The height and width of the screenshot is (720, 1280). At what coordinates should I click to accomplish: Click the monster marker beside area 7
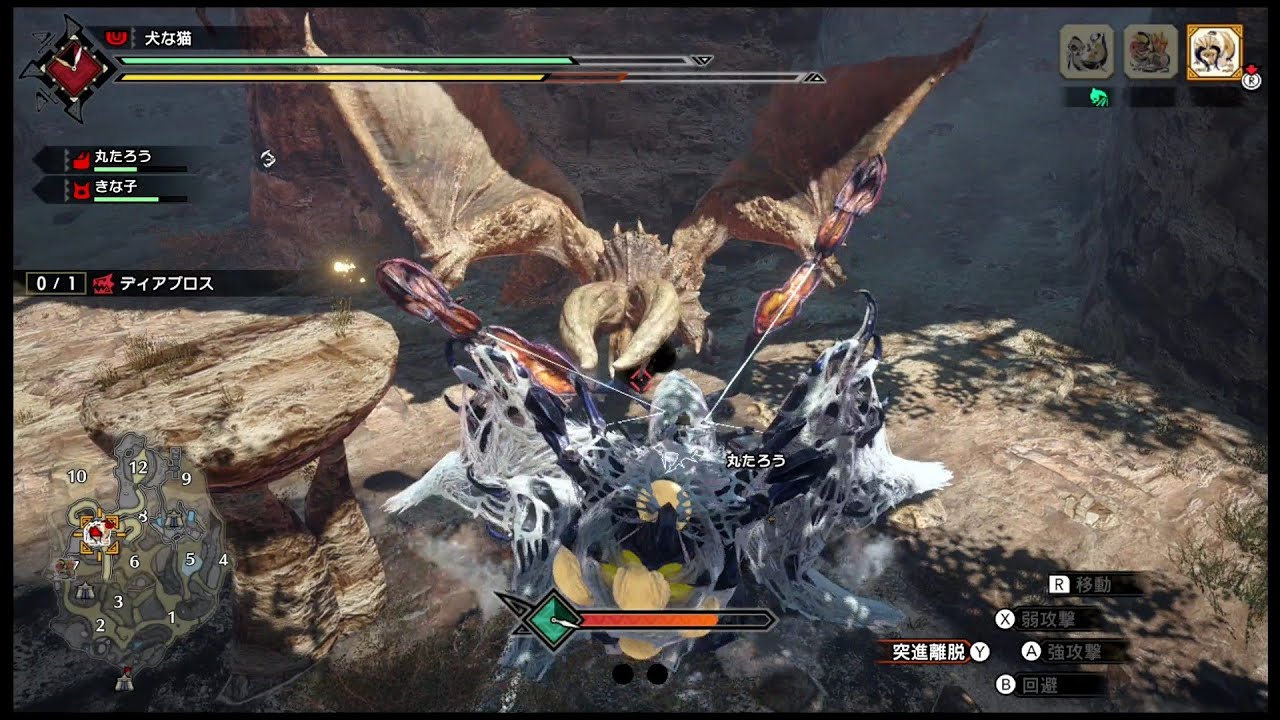click(63, 567)
